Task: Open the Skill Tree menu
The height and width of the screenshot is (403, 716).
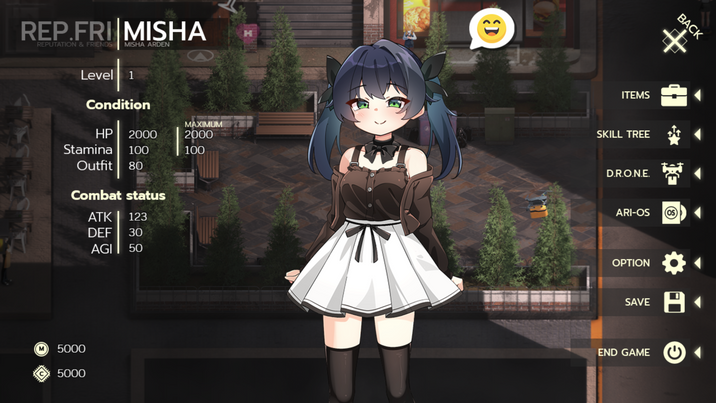Action: (x=673, y=134)
